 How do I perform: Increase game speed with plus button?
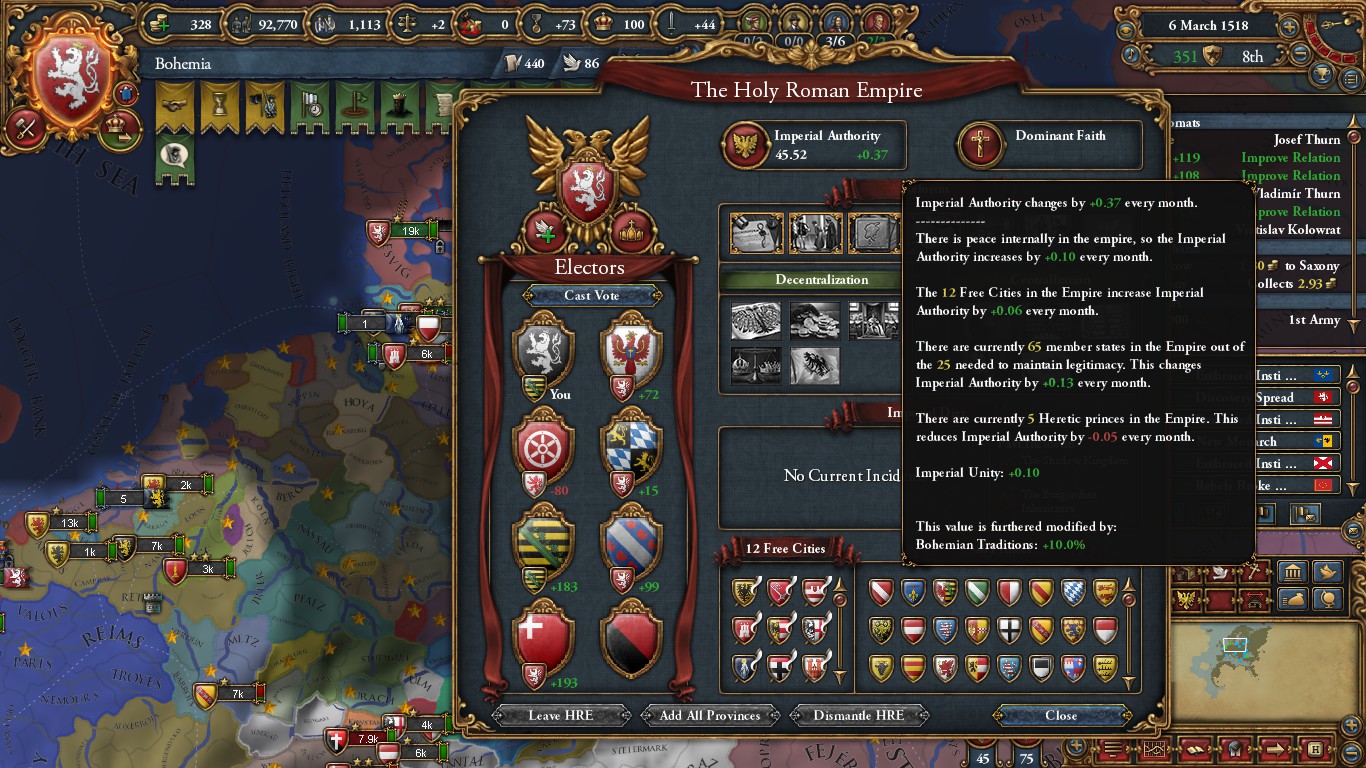click(x=1289, y=27)
